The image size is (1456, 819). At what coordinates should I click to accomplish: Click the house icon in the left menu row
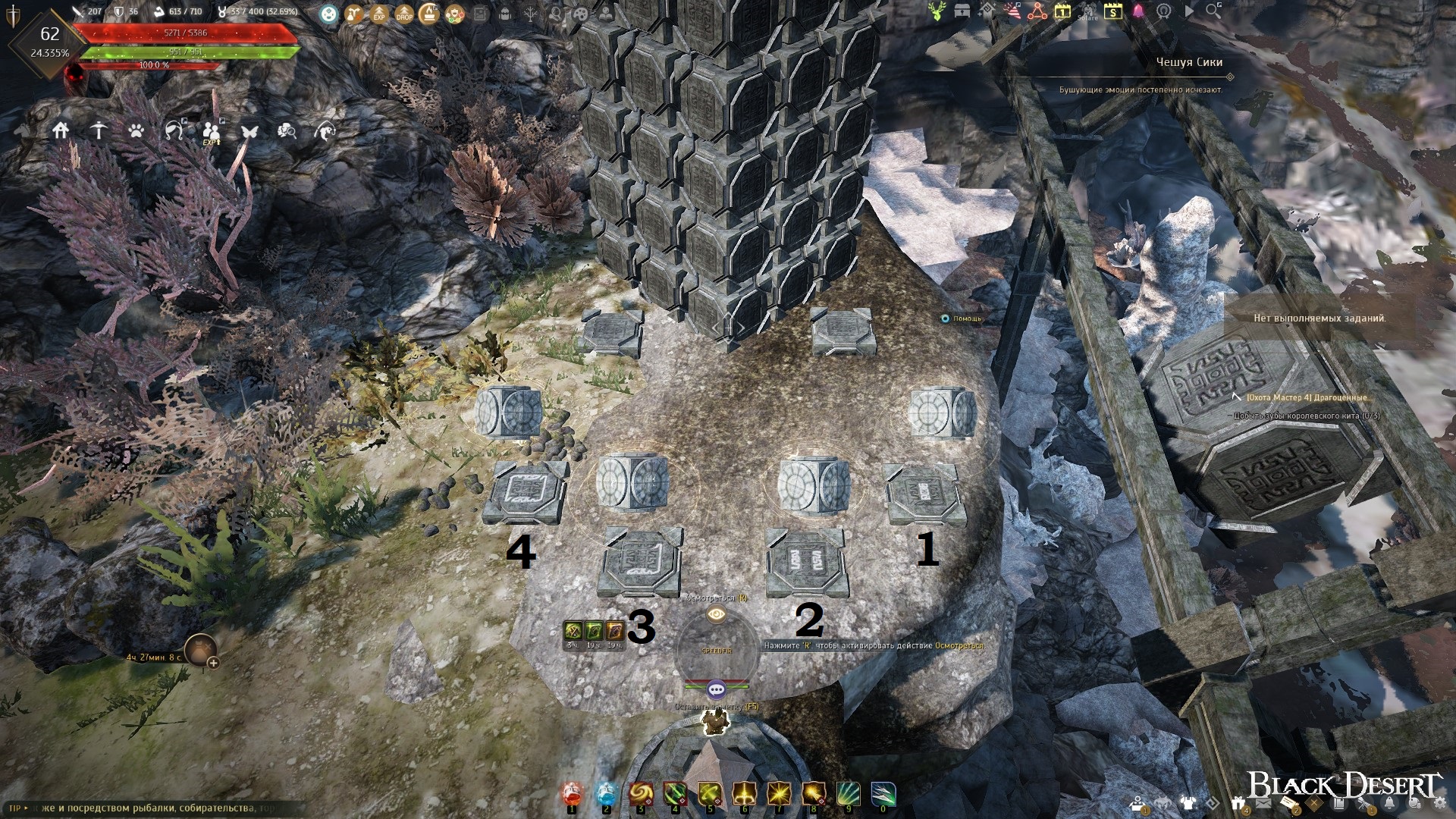(61, 130)
